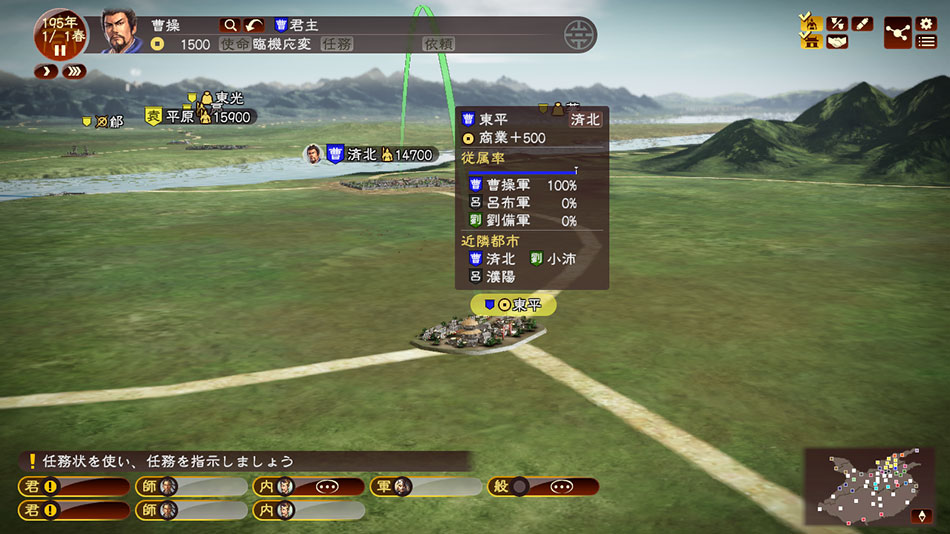Open the 依頼 requests section
The height and width of the screenshot is (534, 950).
point(439,44)
